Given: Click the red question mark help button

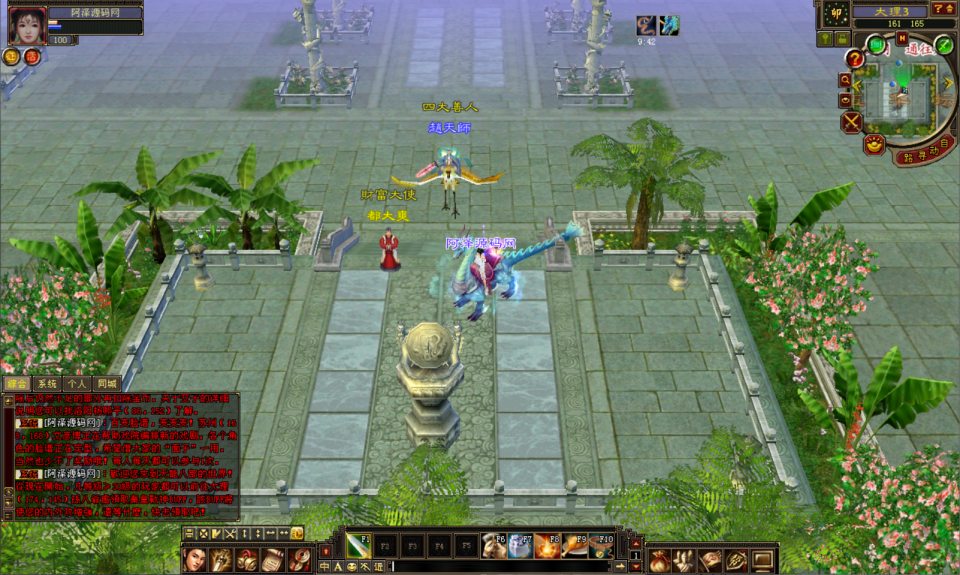Looking at the screenshot, I should 855,59.
